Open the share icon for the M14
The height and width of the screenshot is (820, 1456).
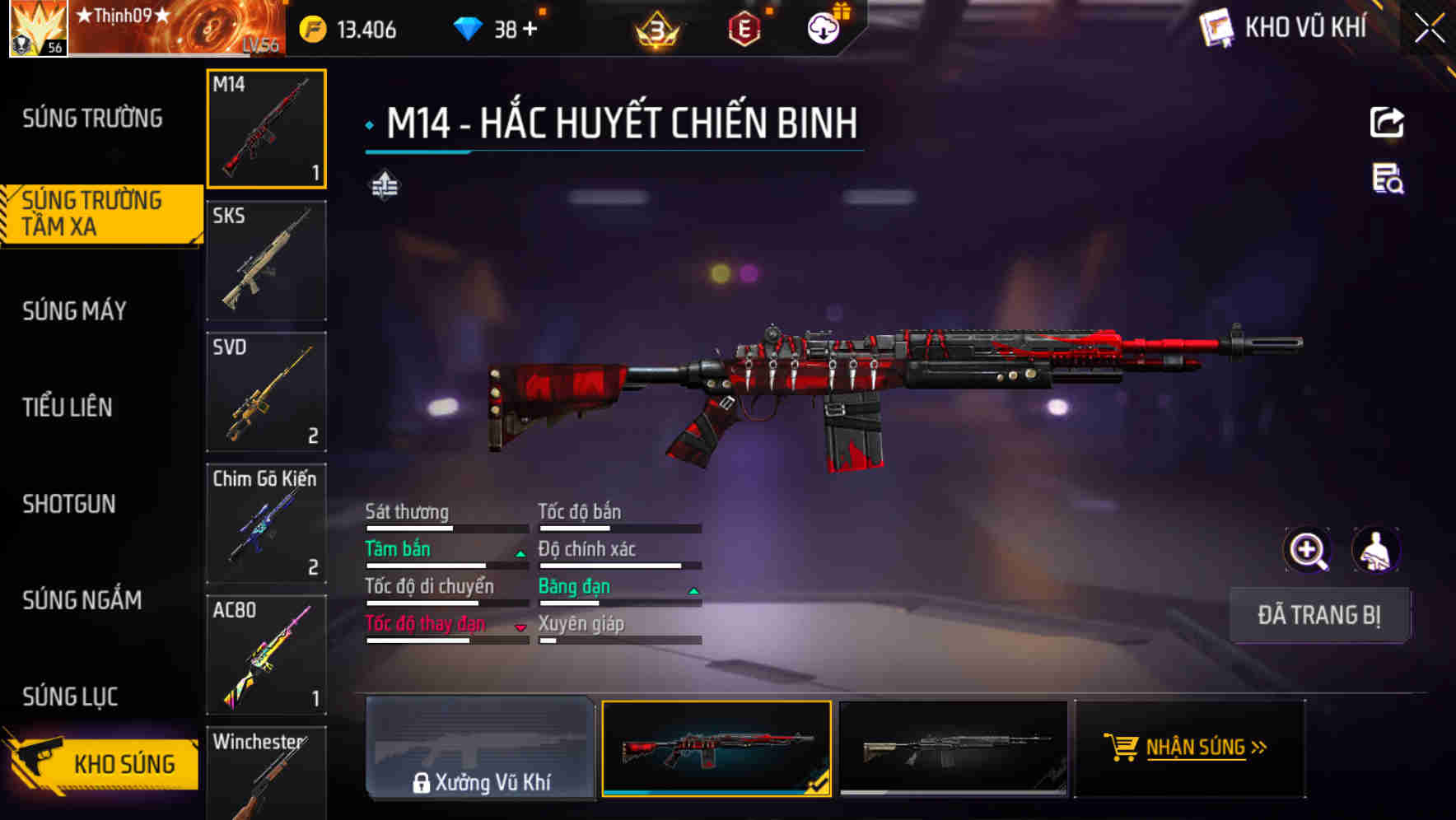tap(1388, 122)
